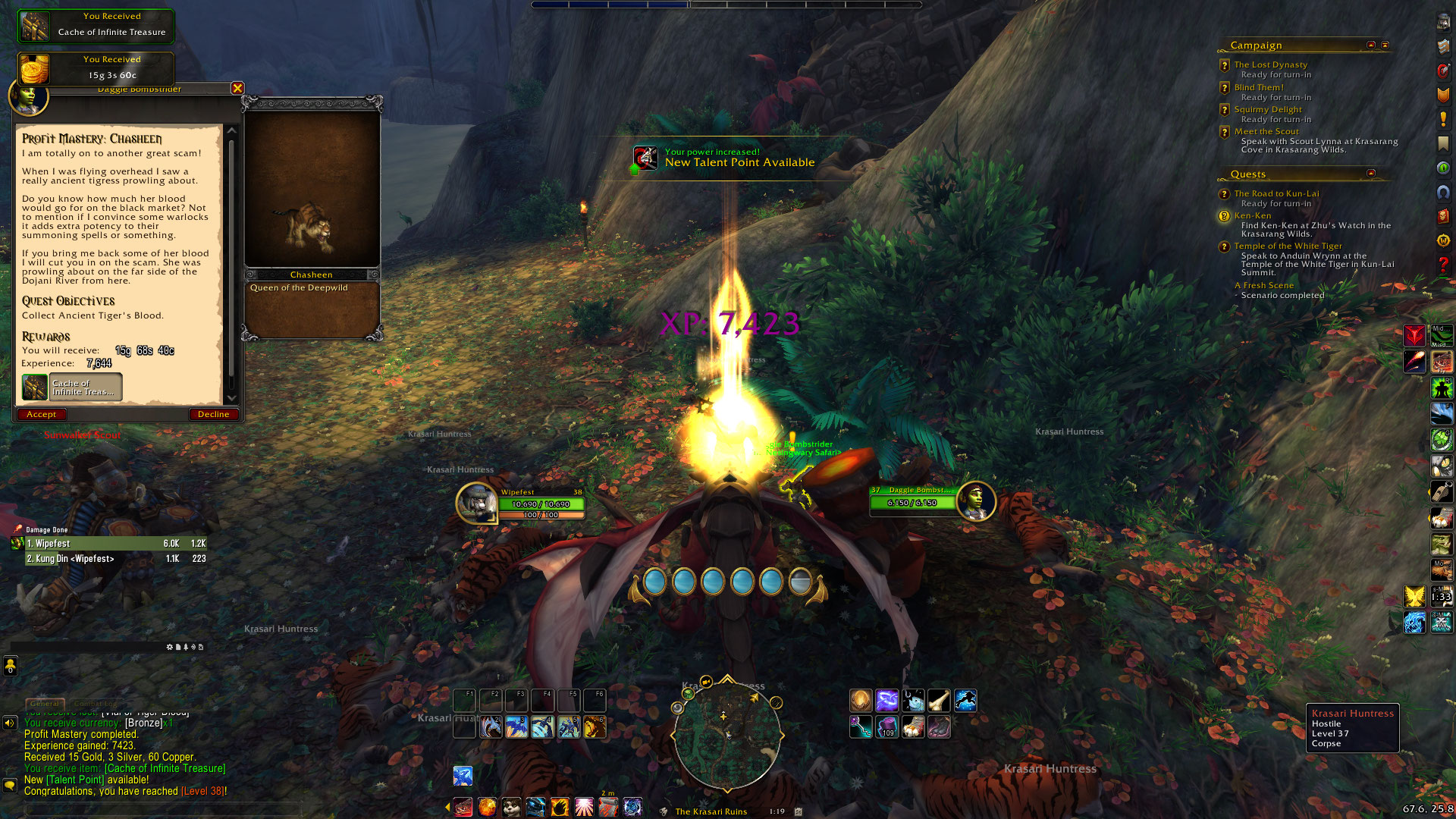This screenshot has height=819, width=1456.
Task: Collapse the Quests tracker section
Action: (x=1370, y=174)
